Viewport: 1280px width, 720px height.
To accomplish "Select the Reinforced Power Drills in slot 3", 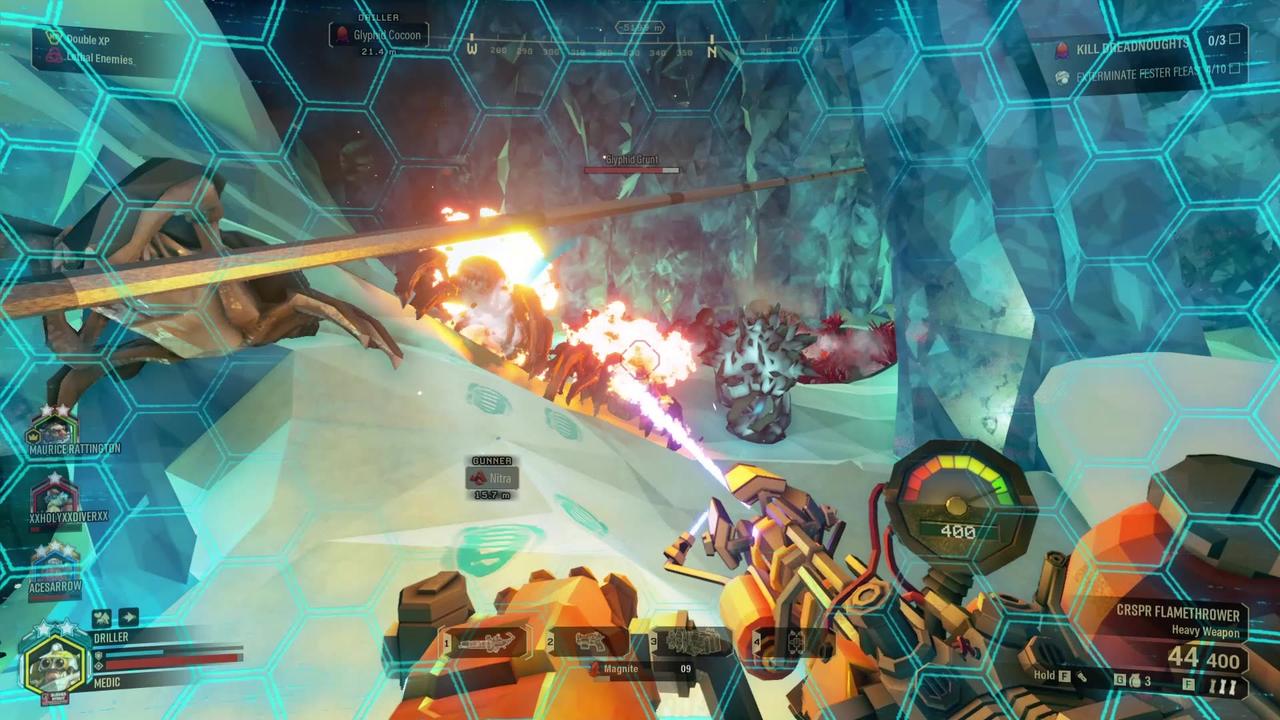I will click(697, 643).
